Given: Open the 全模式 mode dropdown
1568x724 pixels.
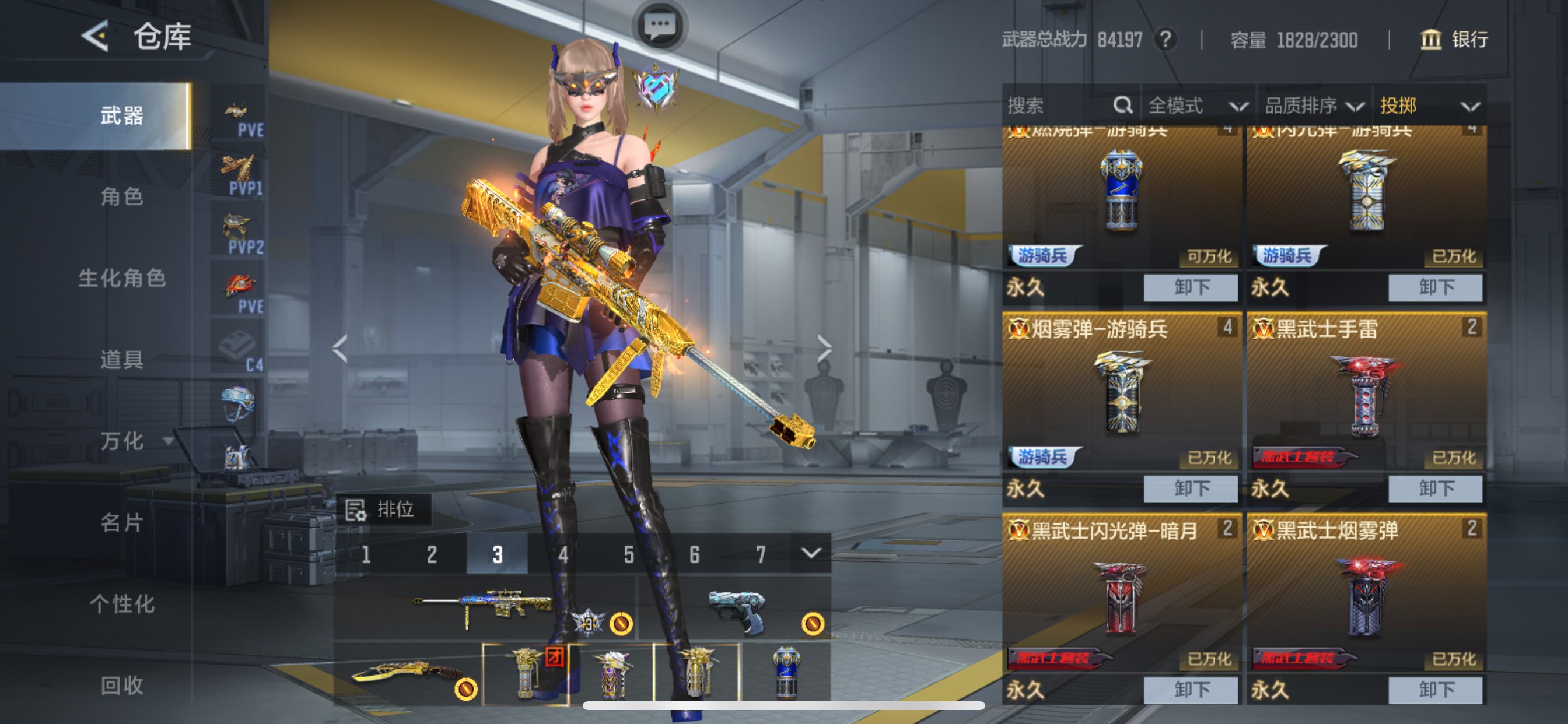Looking at the screenshot, I should pos(1202,106).
